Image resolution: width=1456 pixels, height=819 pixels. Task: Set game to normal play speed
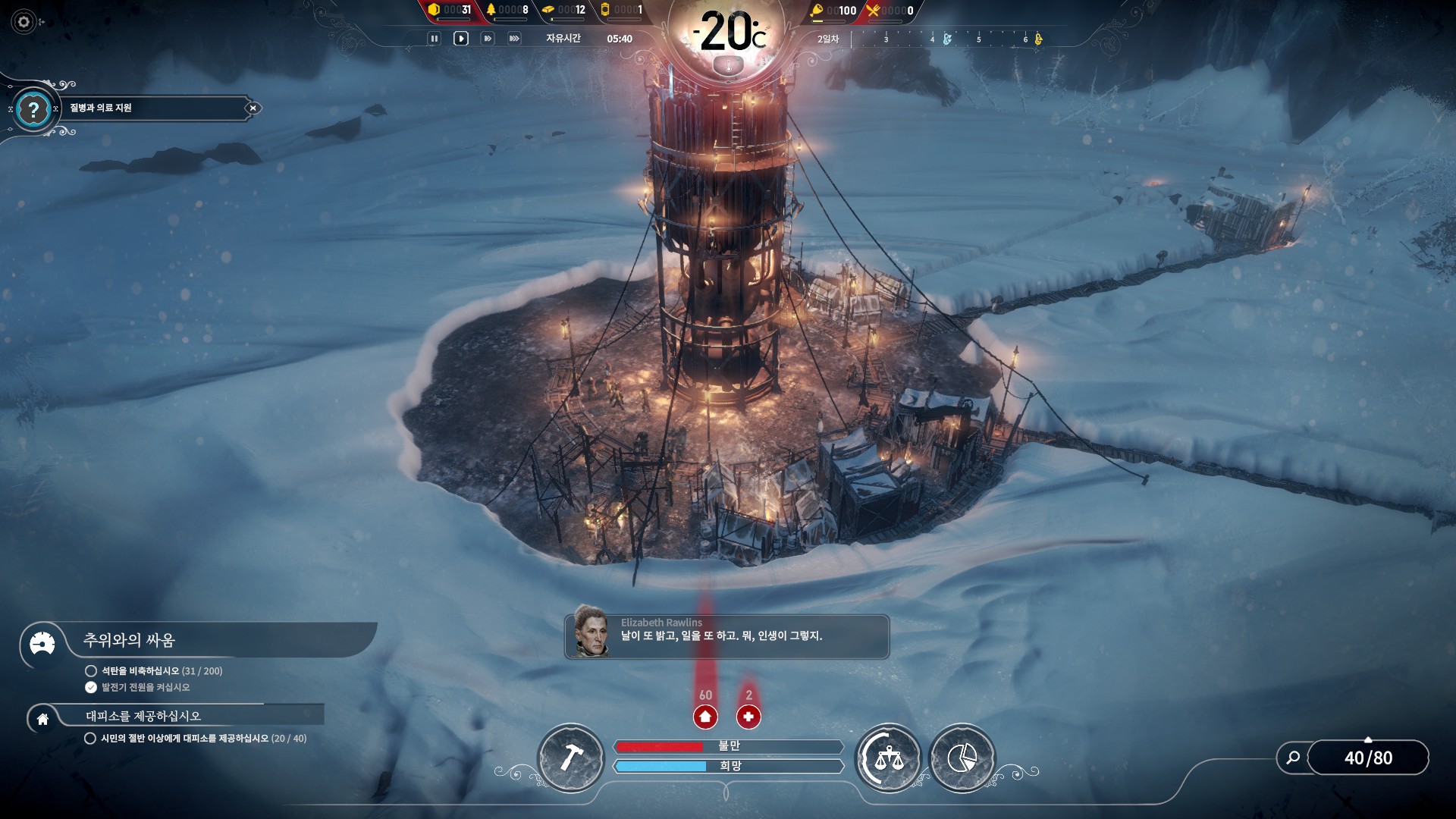460,39
